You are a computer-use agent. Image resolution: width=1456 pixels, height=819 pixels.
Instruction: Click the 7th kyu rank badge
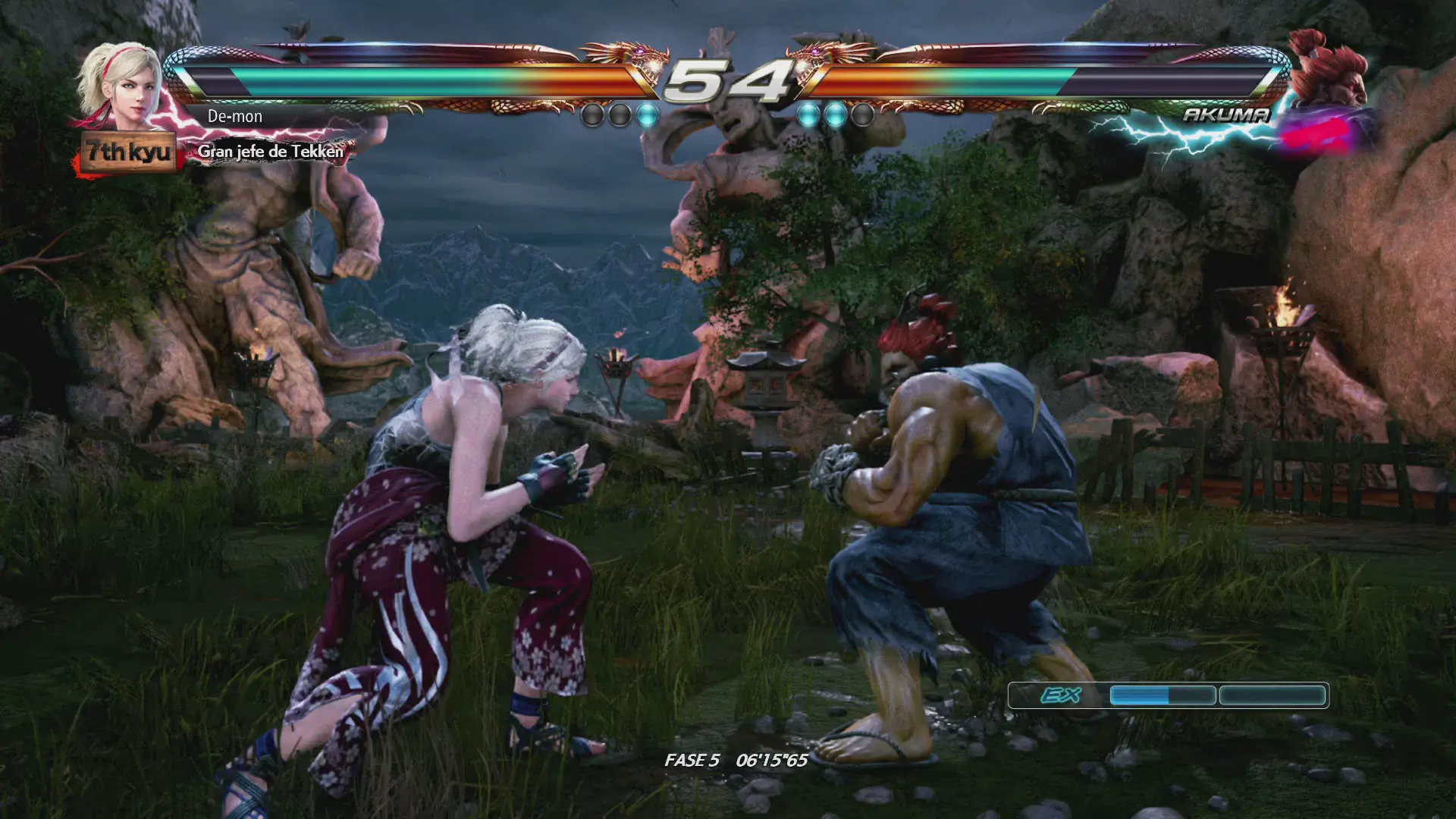pyautogui.click(x=128, y=152)
